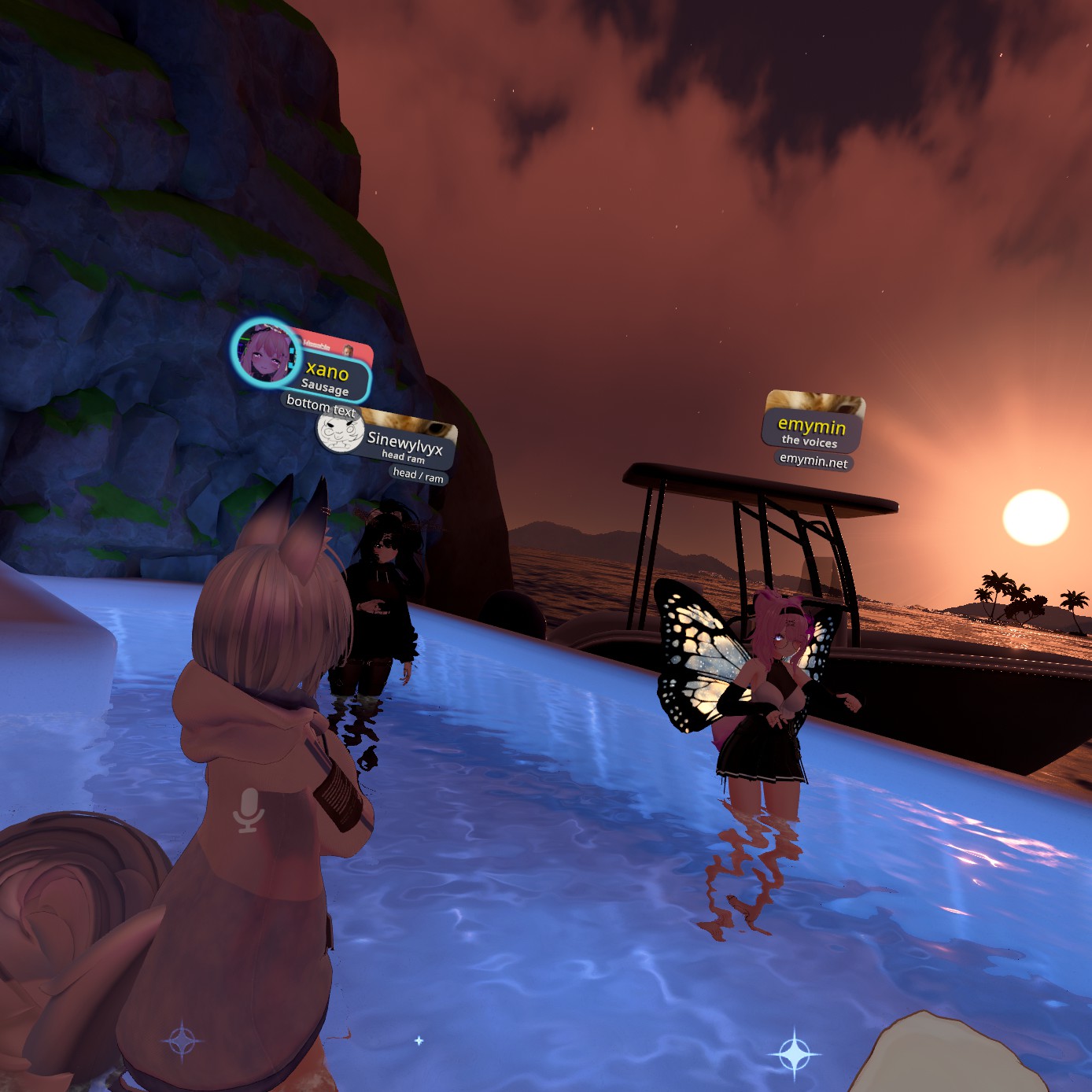
Task: Toggle the microphone icon
Action: tap(249, 810)
